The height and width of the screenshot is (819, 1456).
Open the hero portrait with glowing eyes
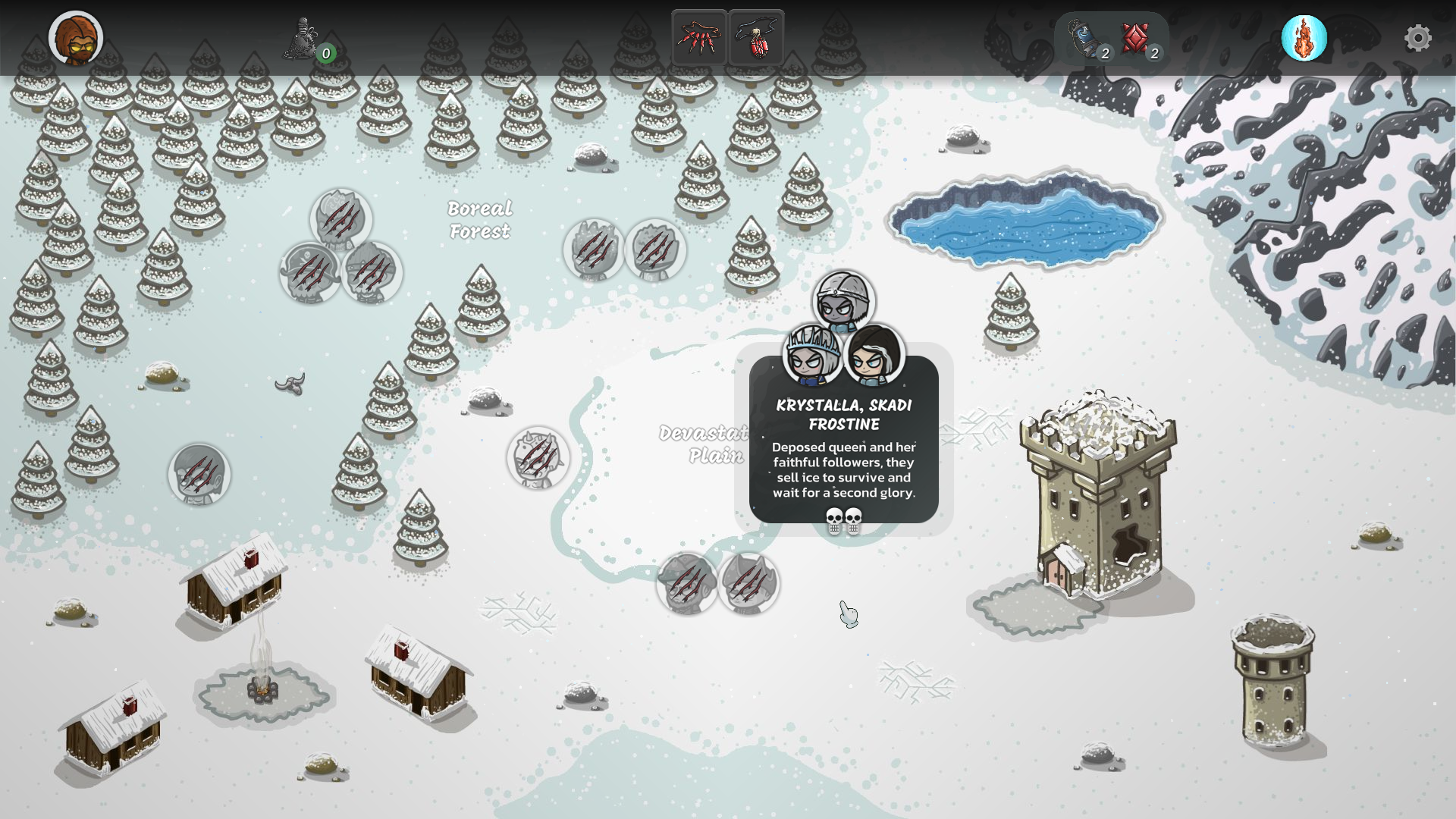pyautogui.click(x=76, y=38)
